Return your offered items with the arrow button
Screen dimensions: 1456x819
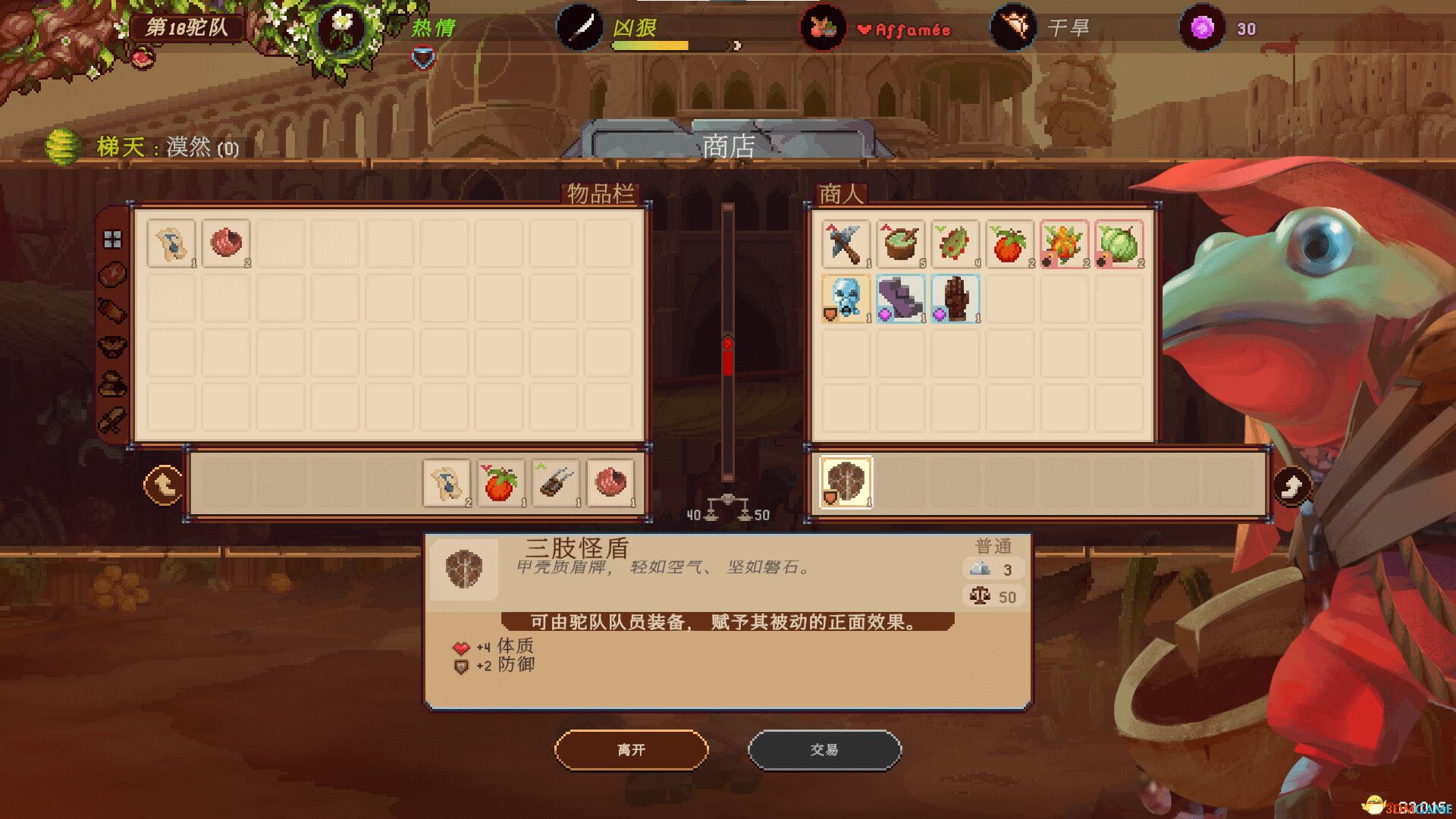point(163,485)
